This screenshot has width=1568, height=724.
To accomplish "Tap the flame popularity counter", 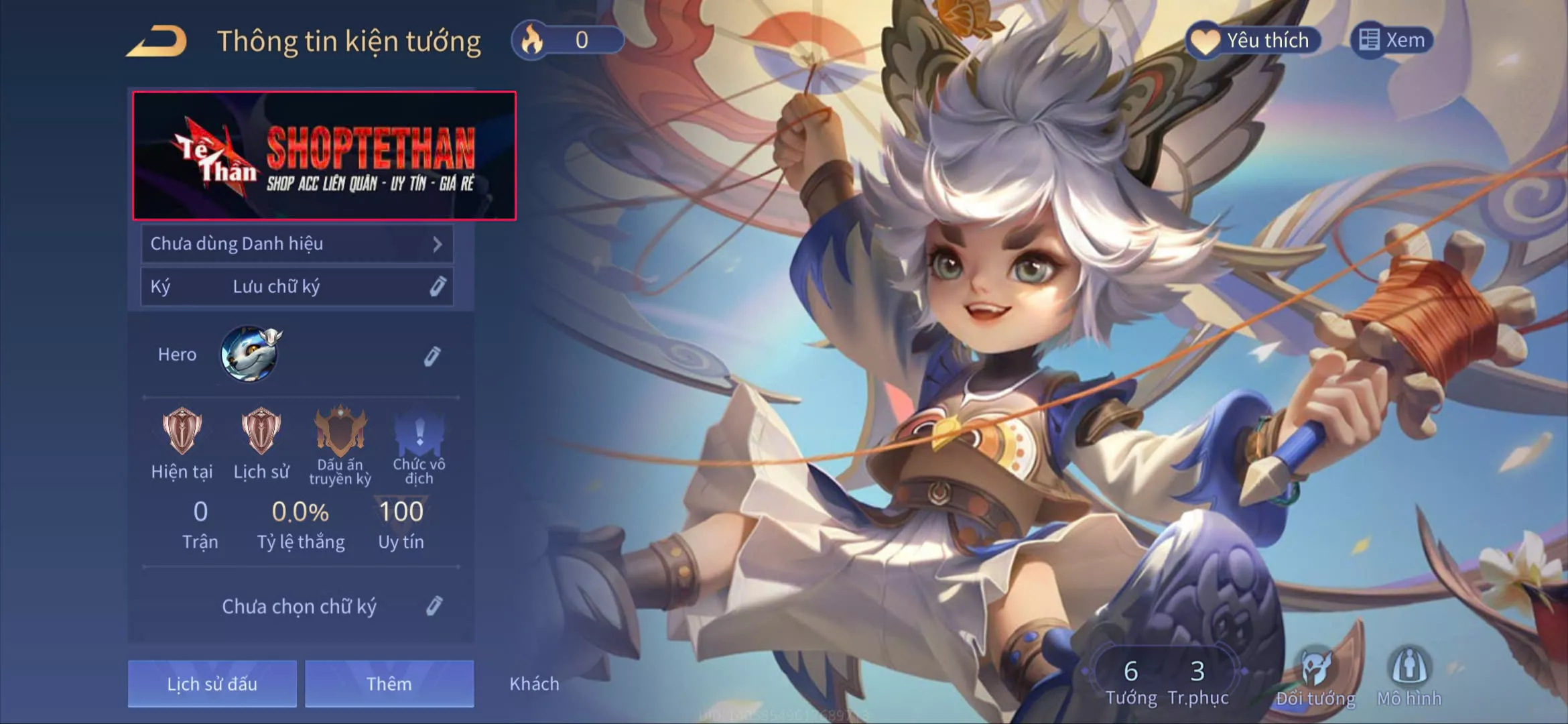I will tap(567, 40).
